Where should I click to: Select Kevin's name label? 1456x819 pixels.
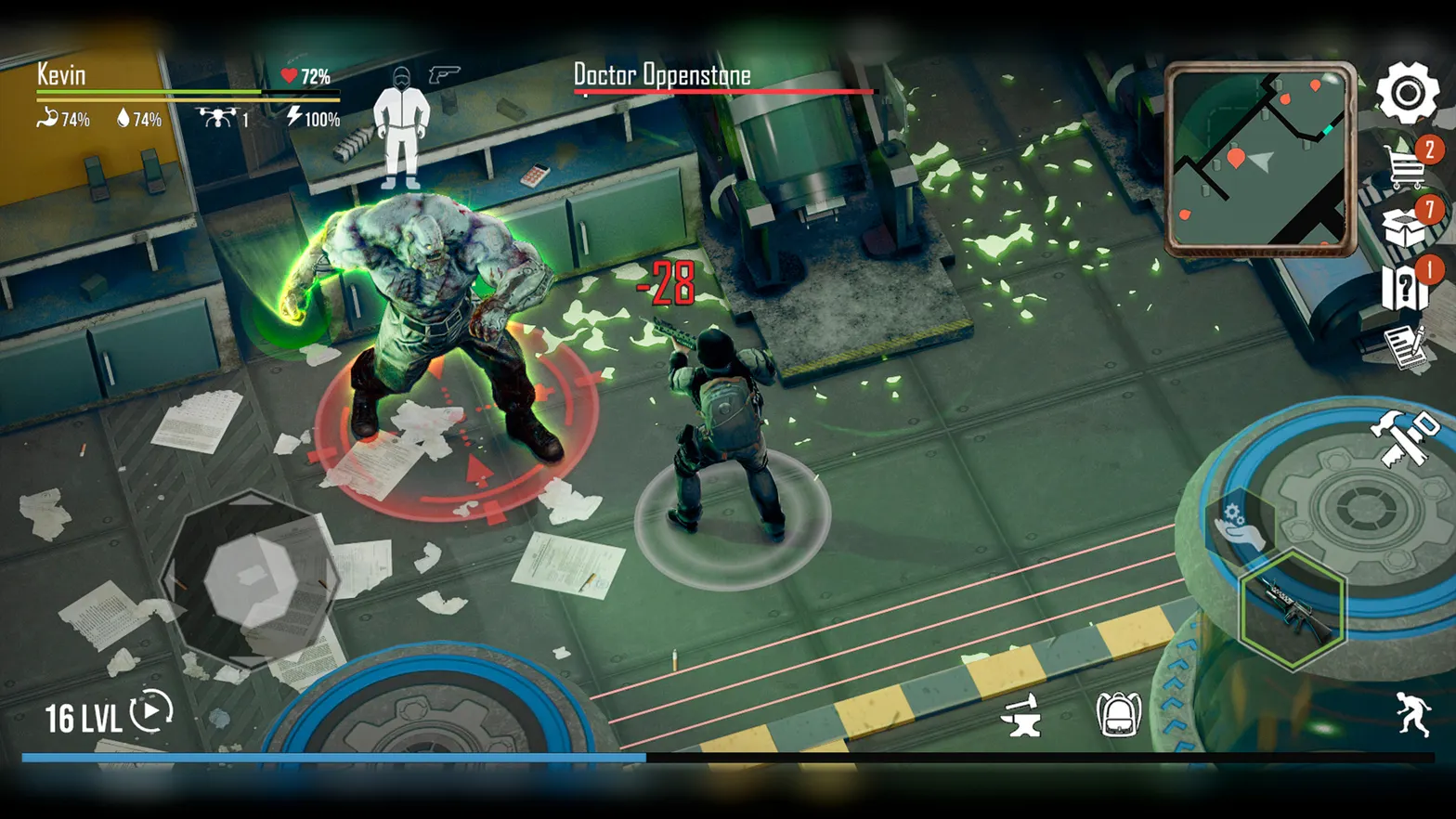(59, 74)
